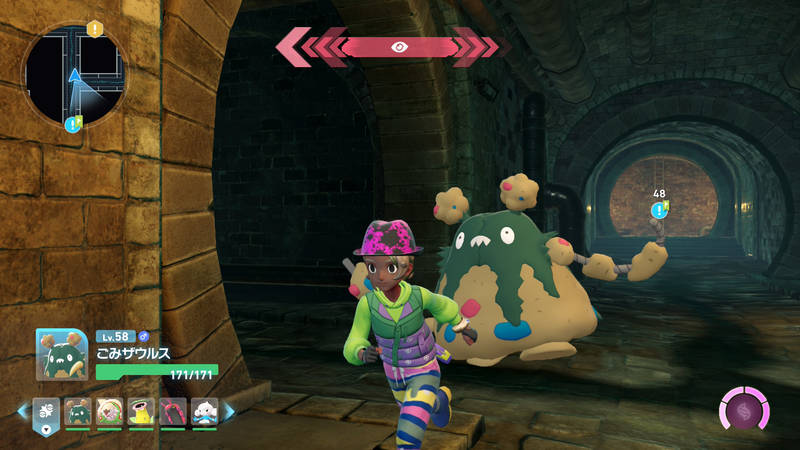Viewport: 800px width, 450px height.
Task: Click the left arrow beside the party bar
Action: [x=22, y=411]
